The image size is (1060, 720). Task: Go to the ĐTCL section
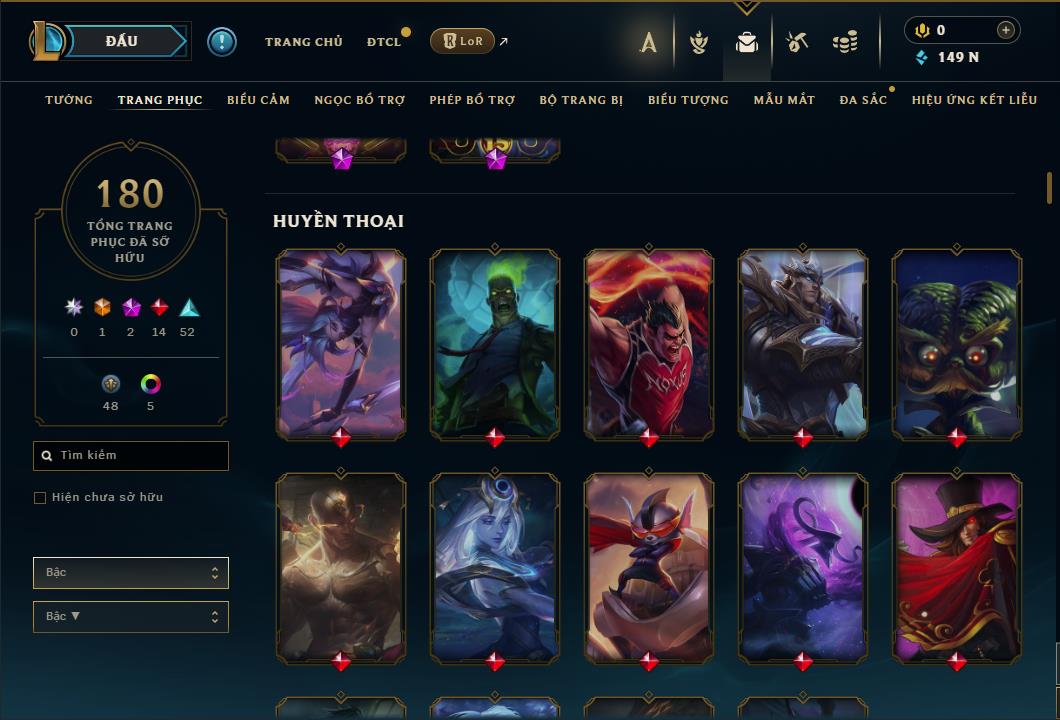[x=383, y=42]
